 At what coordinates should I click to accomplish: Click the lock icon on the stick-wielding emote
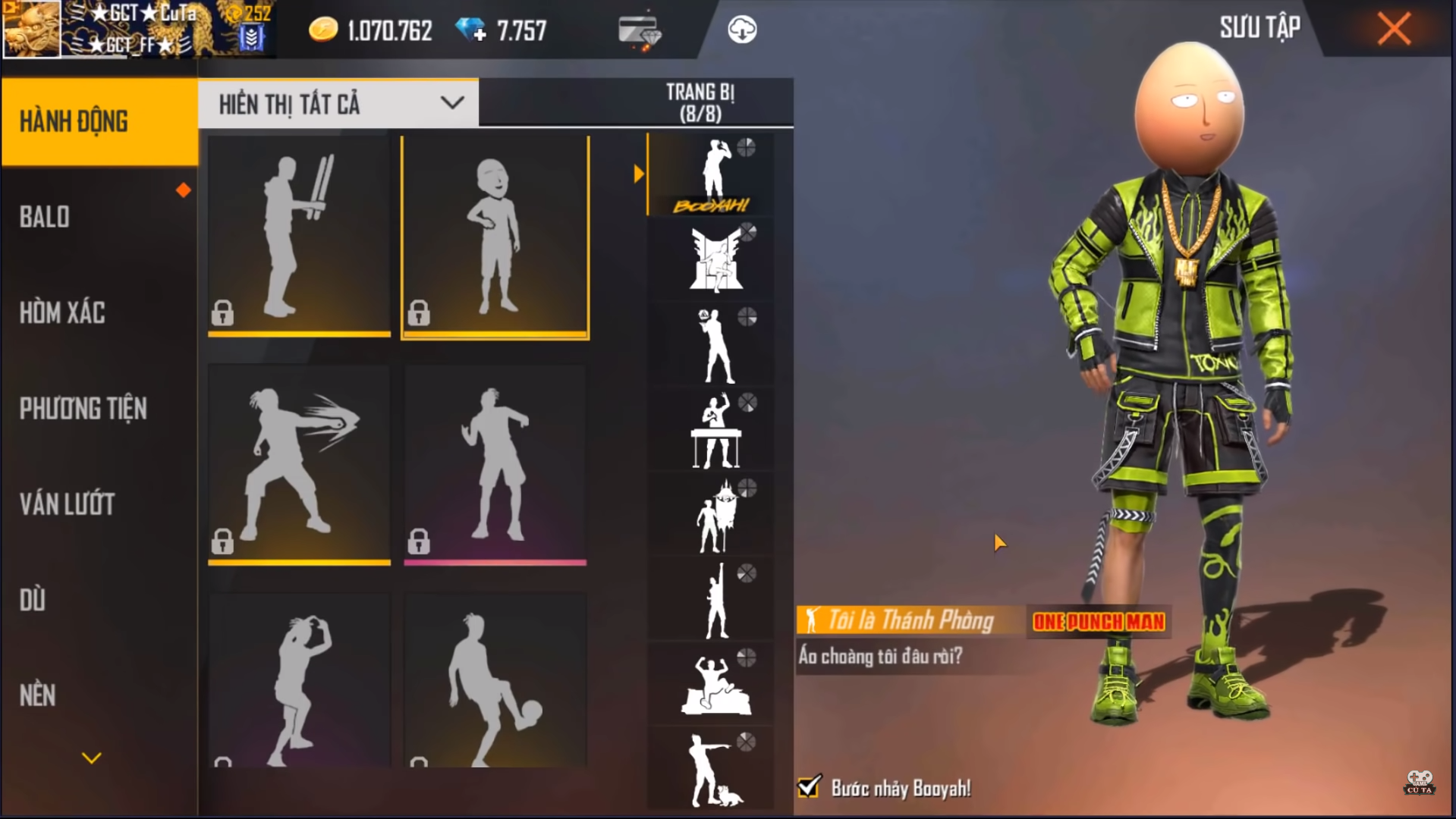pos(222,313)
